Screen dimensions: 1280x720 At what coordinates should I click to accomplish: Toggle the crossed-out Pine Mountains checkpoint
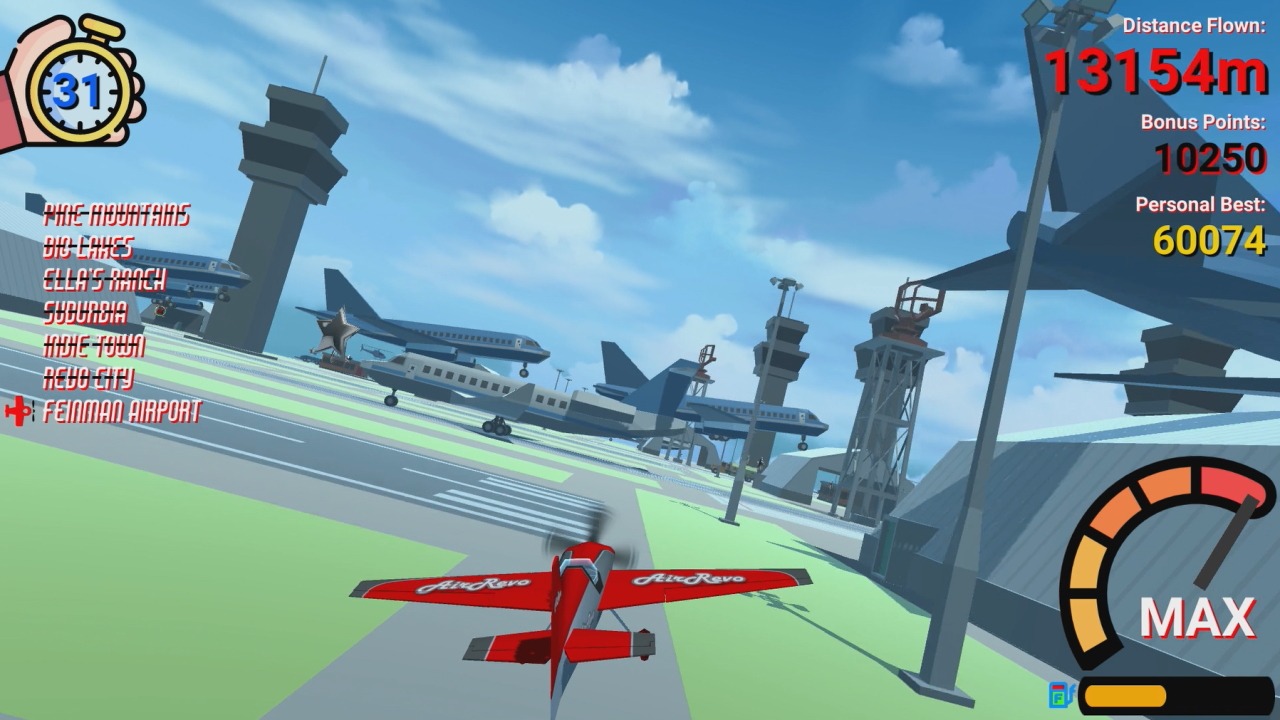(117, 212)
